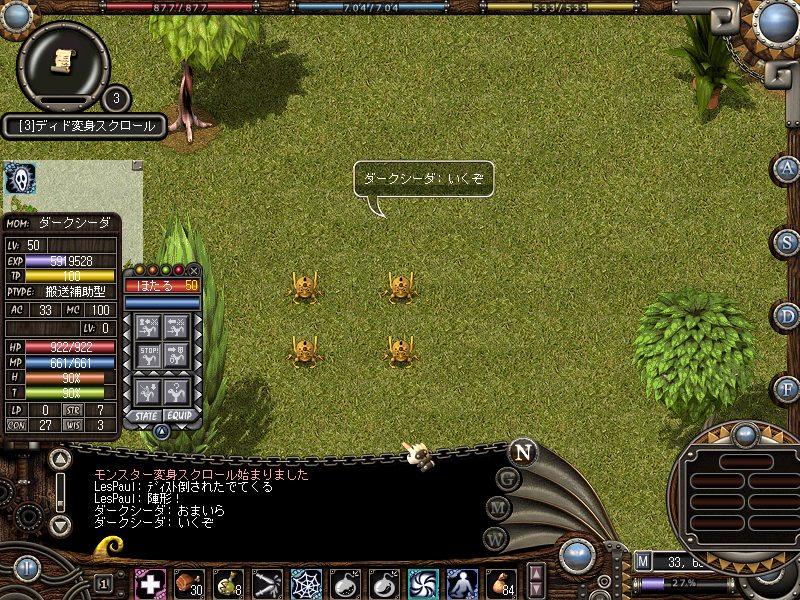This screenshot has width=800, height=600.
Task: Click the W chat channel button
Action: click(495, 538)
